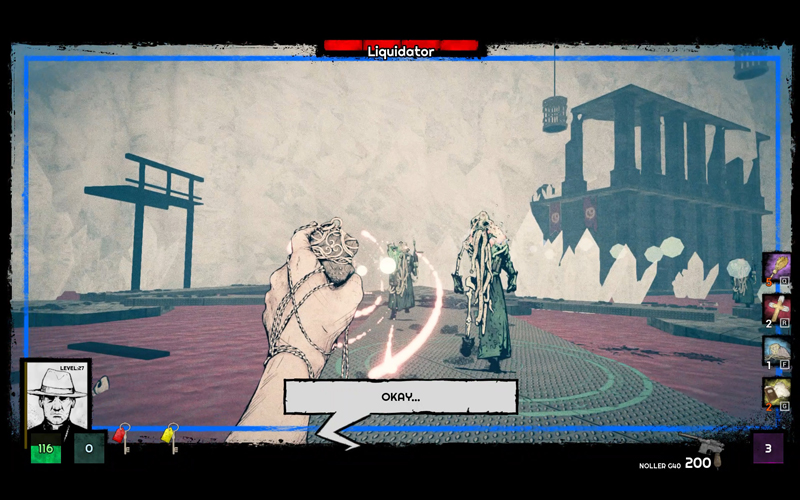Image resolution: width=800 pixels, height=500 pixels.
Task: Choose the book item slot marked G
Action: pyautogui.click(x=777, y=393)
